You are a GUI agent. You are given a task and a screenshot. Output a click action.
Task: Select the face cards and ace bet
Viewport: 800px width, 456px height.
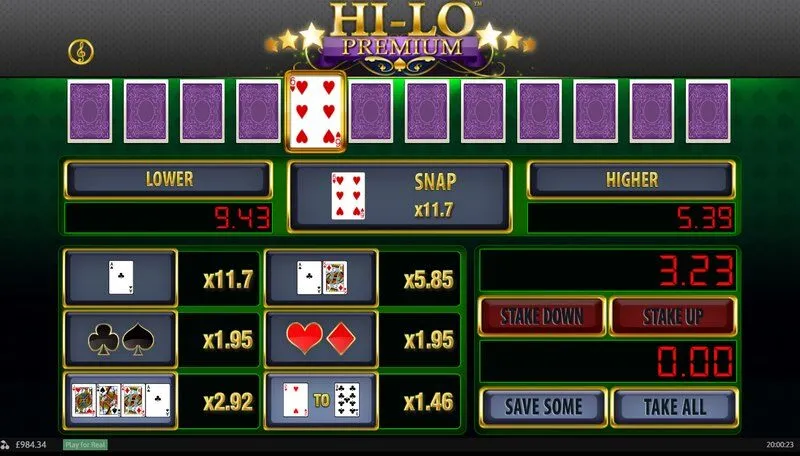click(121, 401)
